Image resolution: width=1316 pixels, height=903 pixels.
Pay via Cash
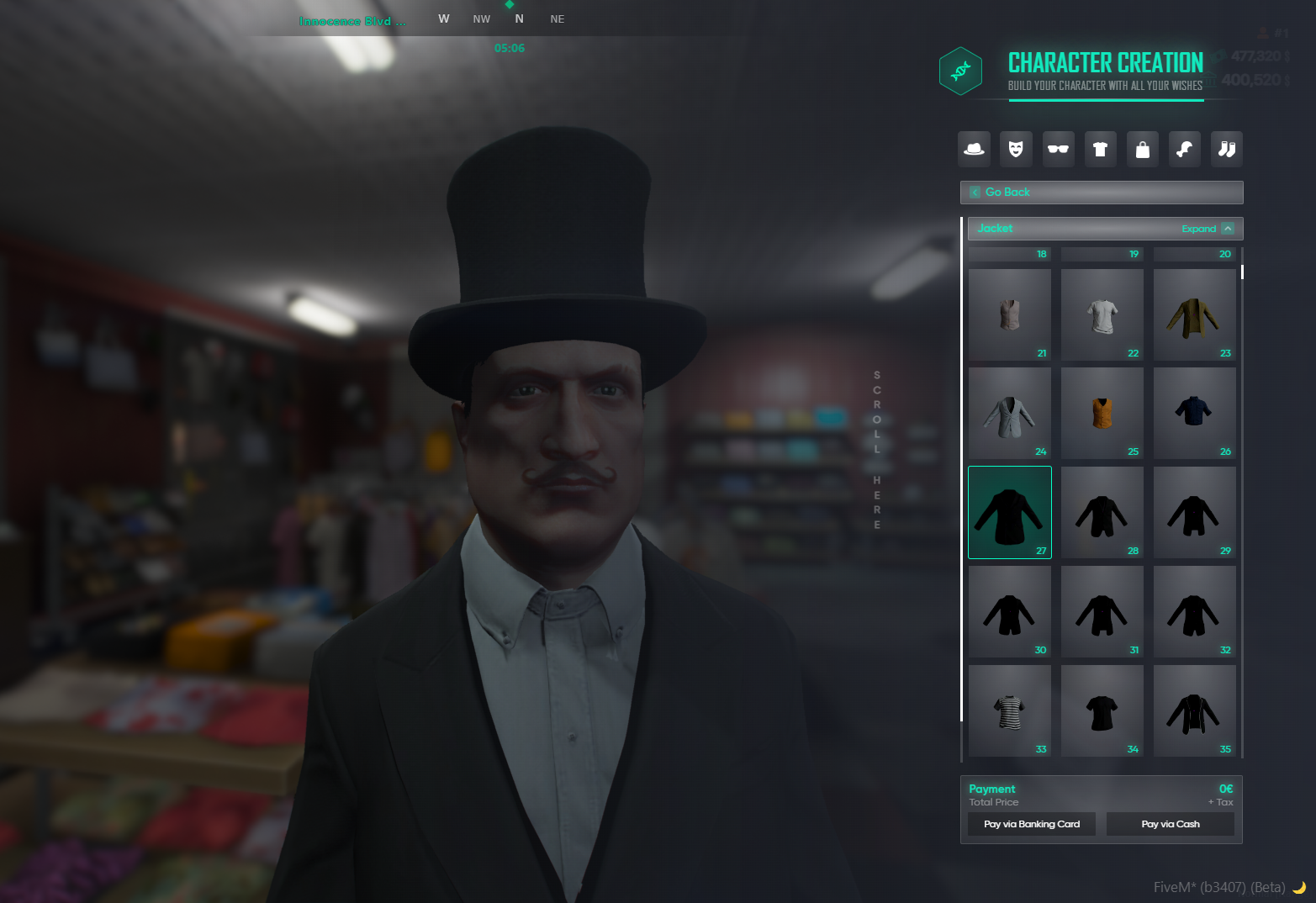tap(1171, 824)
